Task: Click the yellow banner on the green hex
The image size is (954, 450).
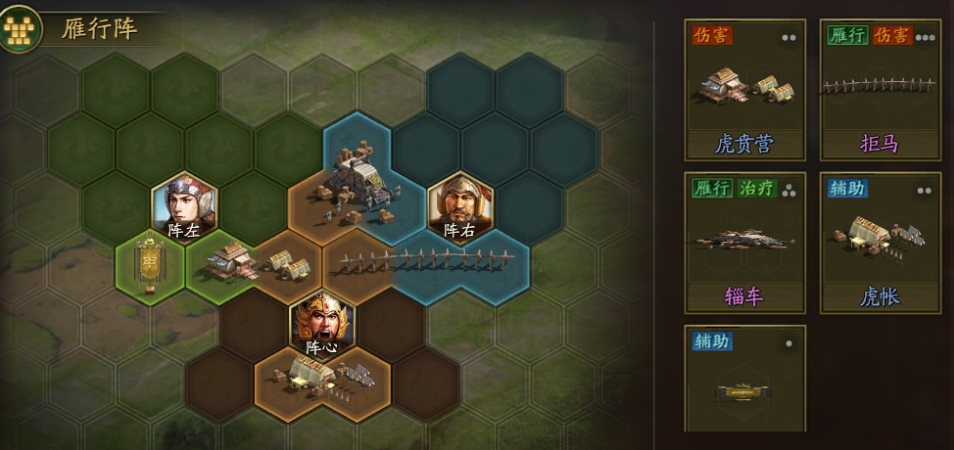Action: (150, 264)
